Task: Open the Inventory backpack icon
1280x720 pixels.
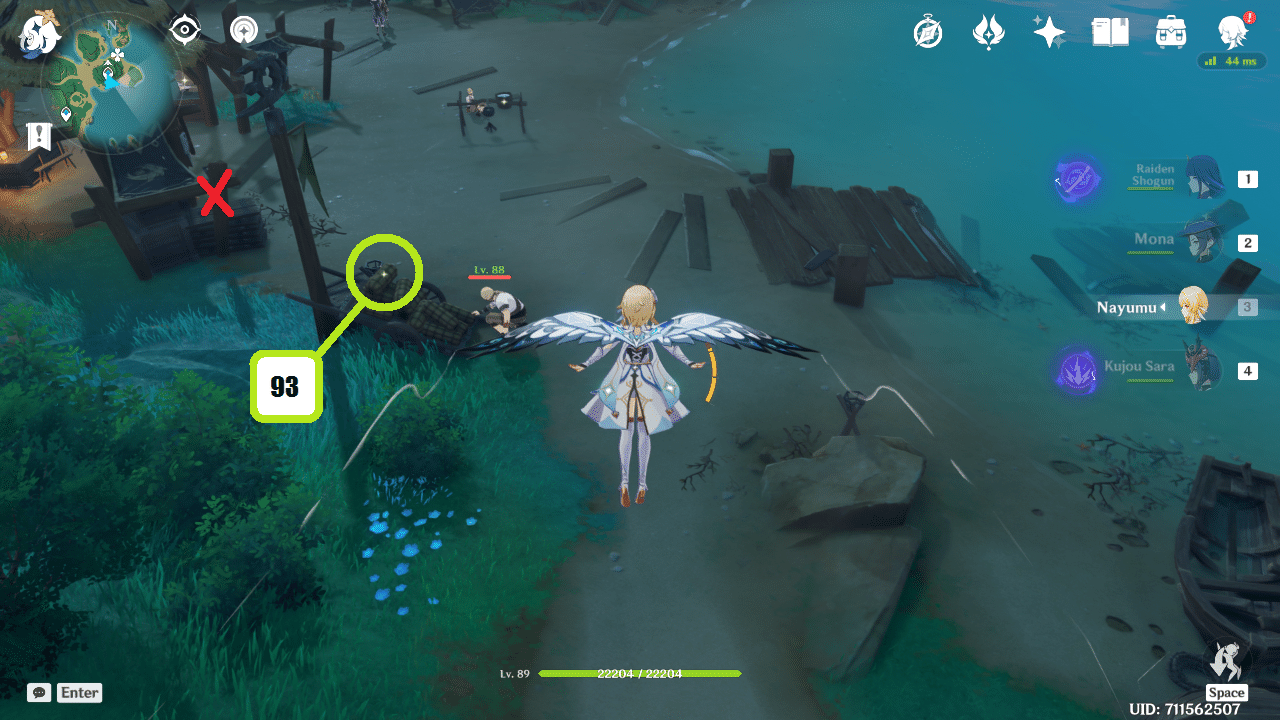Action: coord(1170,31)
